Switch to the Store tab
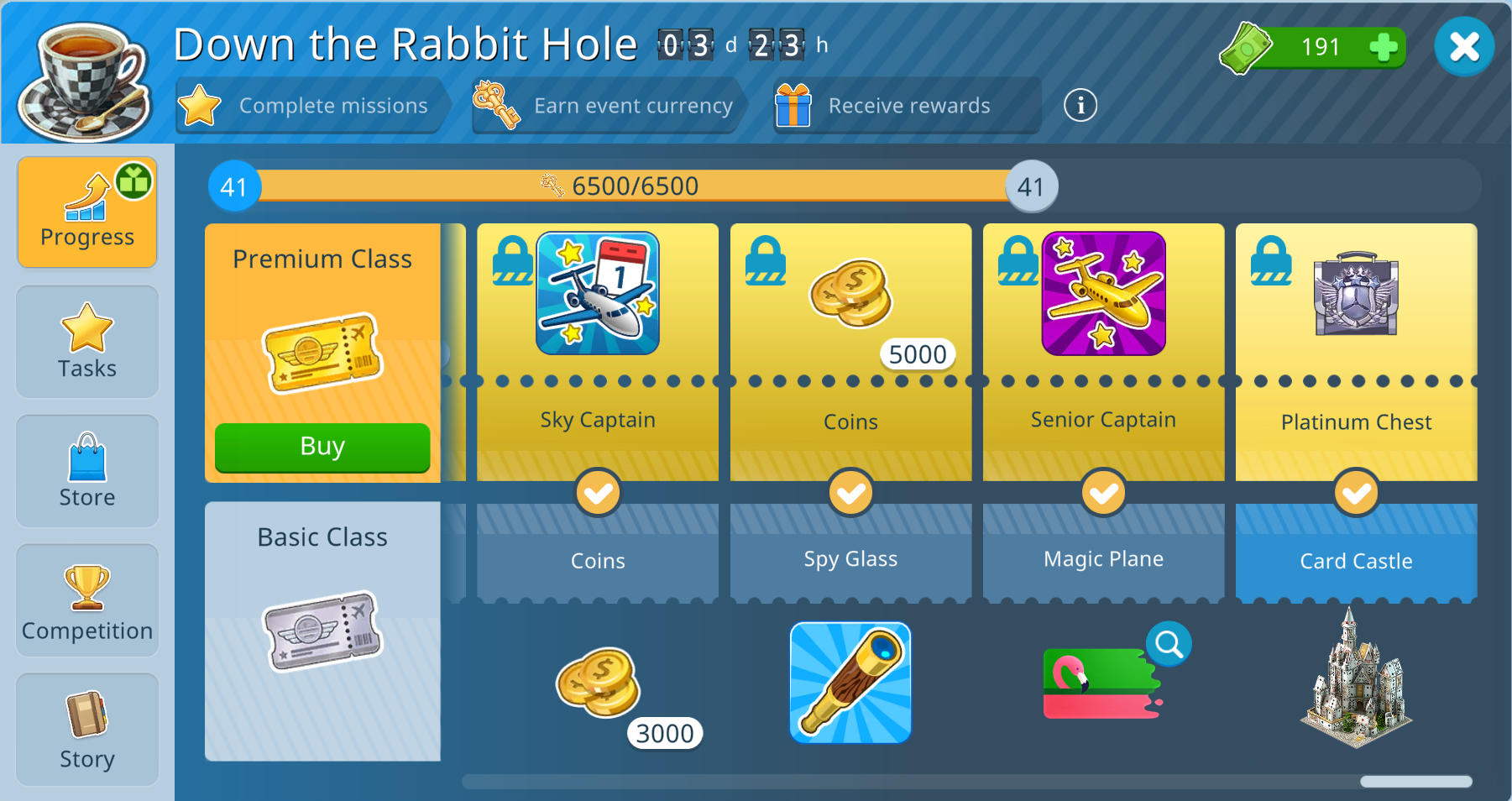 (87, 471)
